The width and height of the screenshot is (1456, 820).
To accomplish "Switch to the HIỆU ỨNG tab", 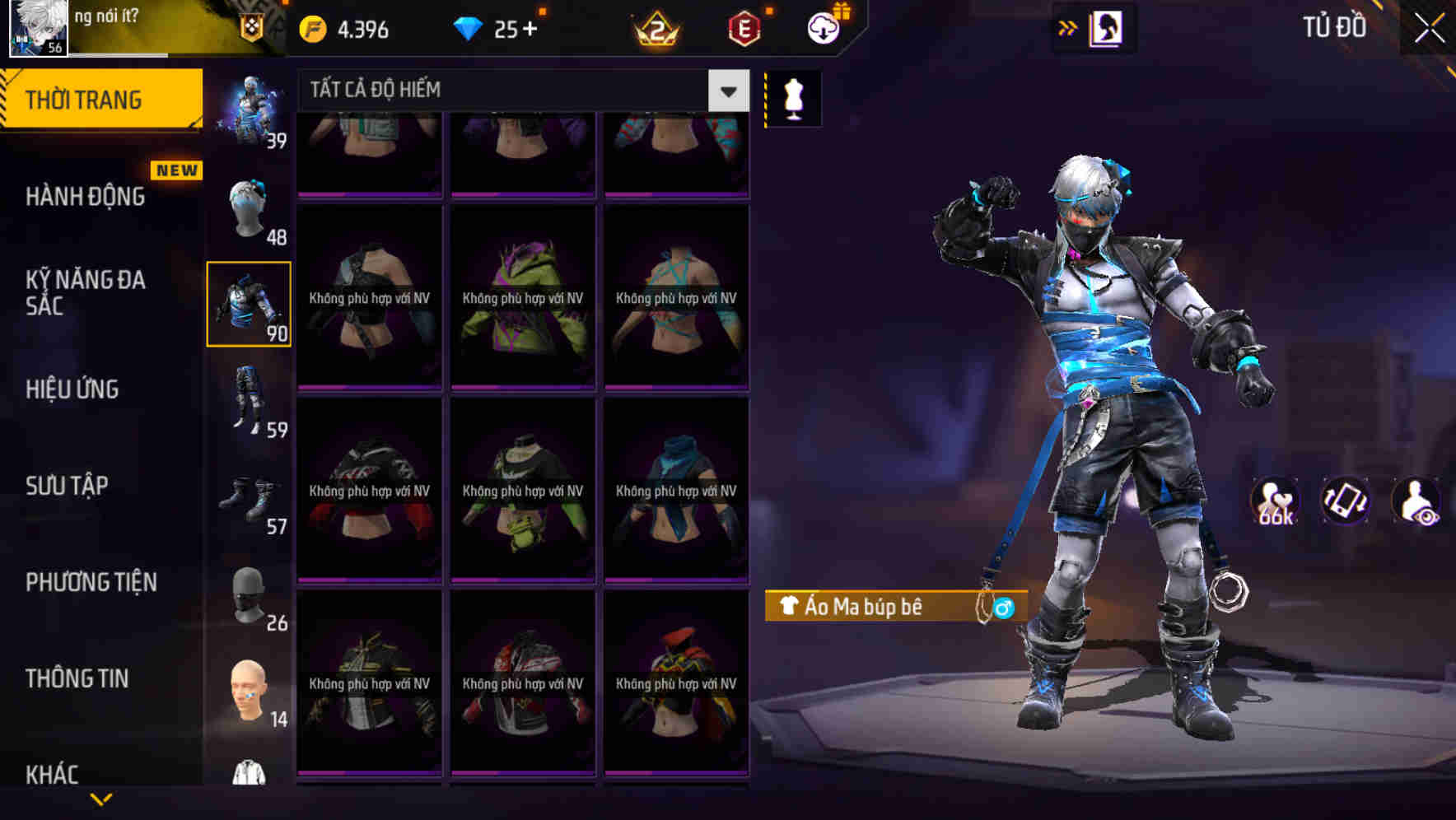I will pyautogui.click(x=74, y=389).
